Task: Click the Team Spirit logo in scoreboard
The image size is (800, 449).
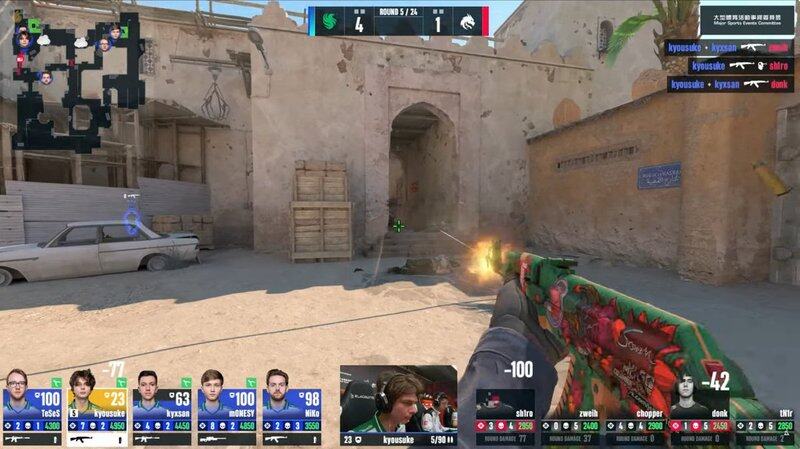Action: click(x=469, y=20)
